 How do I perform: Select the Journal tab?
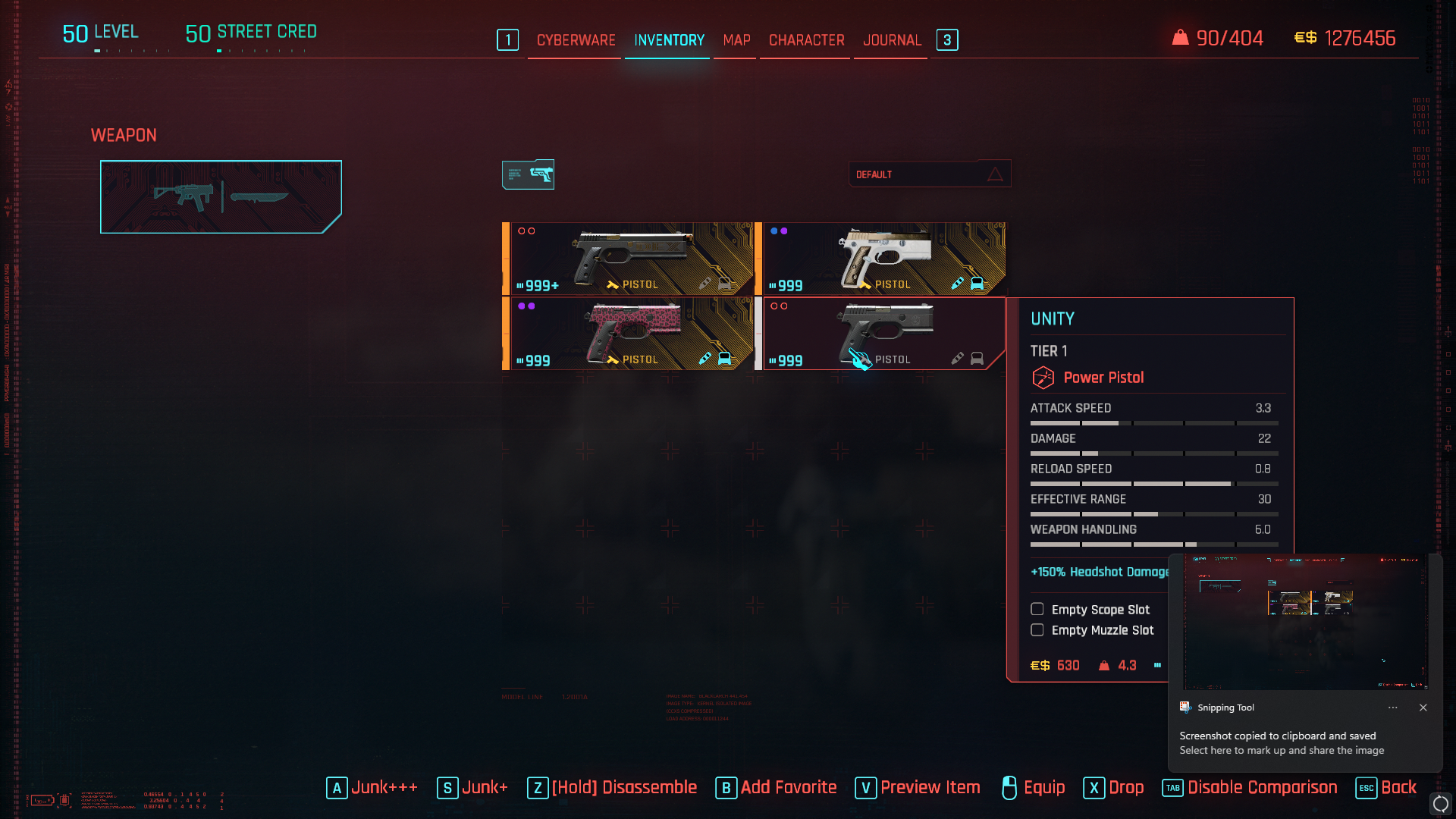coord(892,40)
